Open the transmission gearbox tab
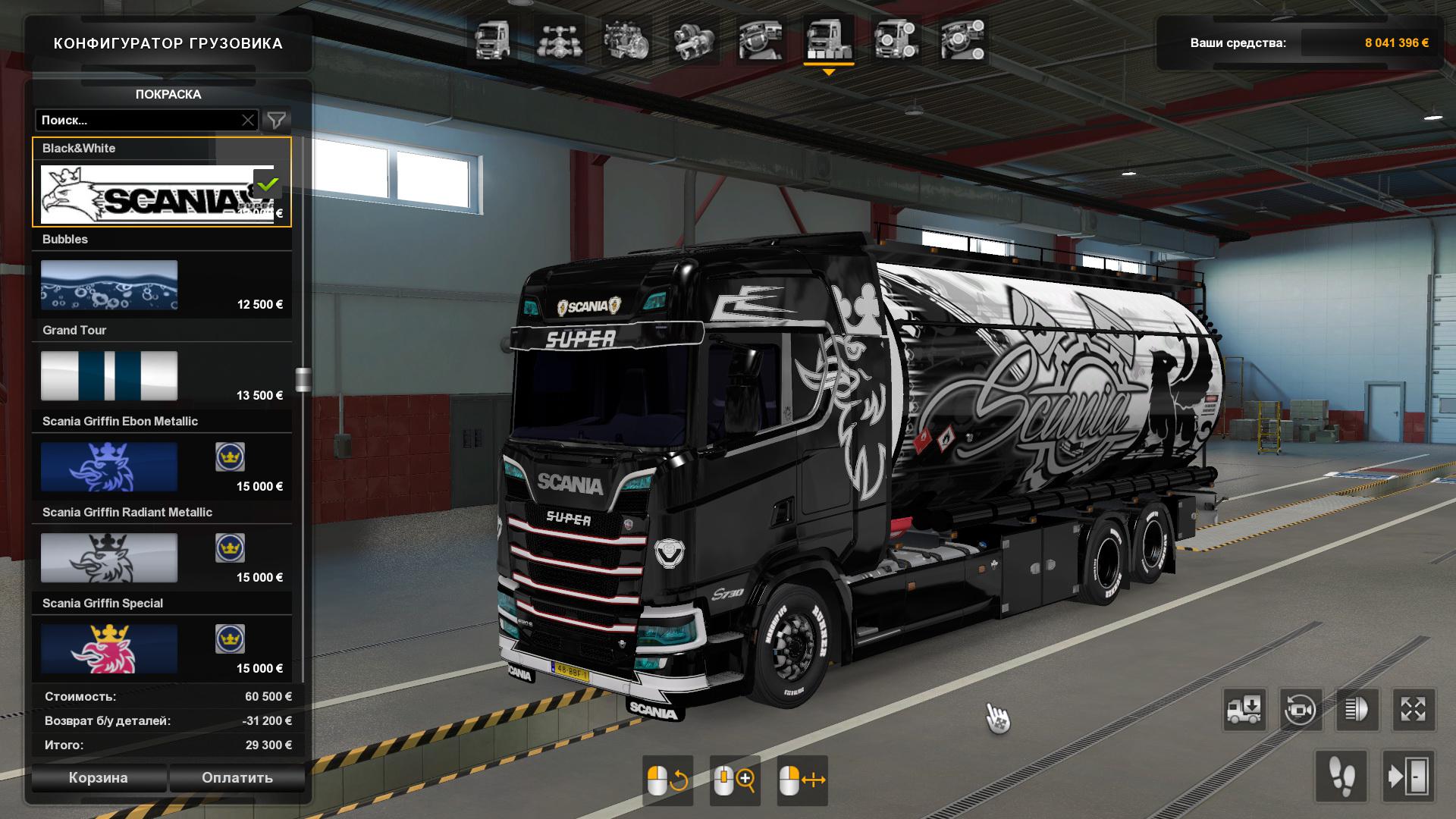 [692, 40]
